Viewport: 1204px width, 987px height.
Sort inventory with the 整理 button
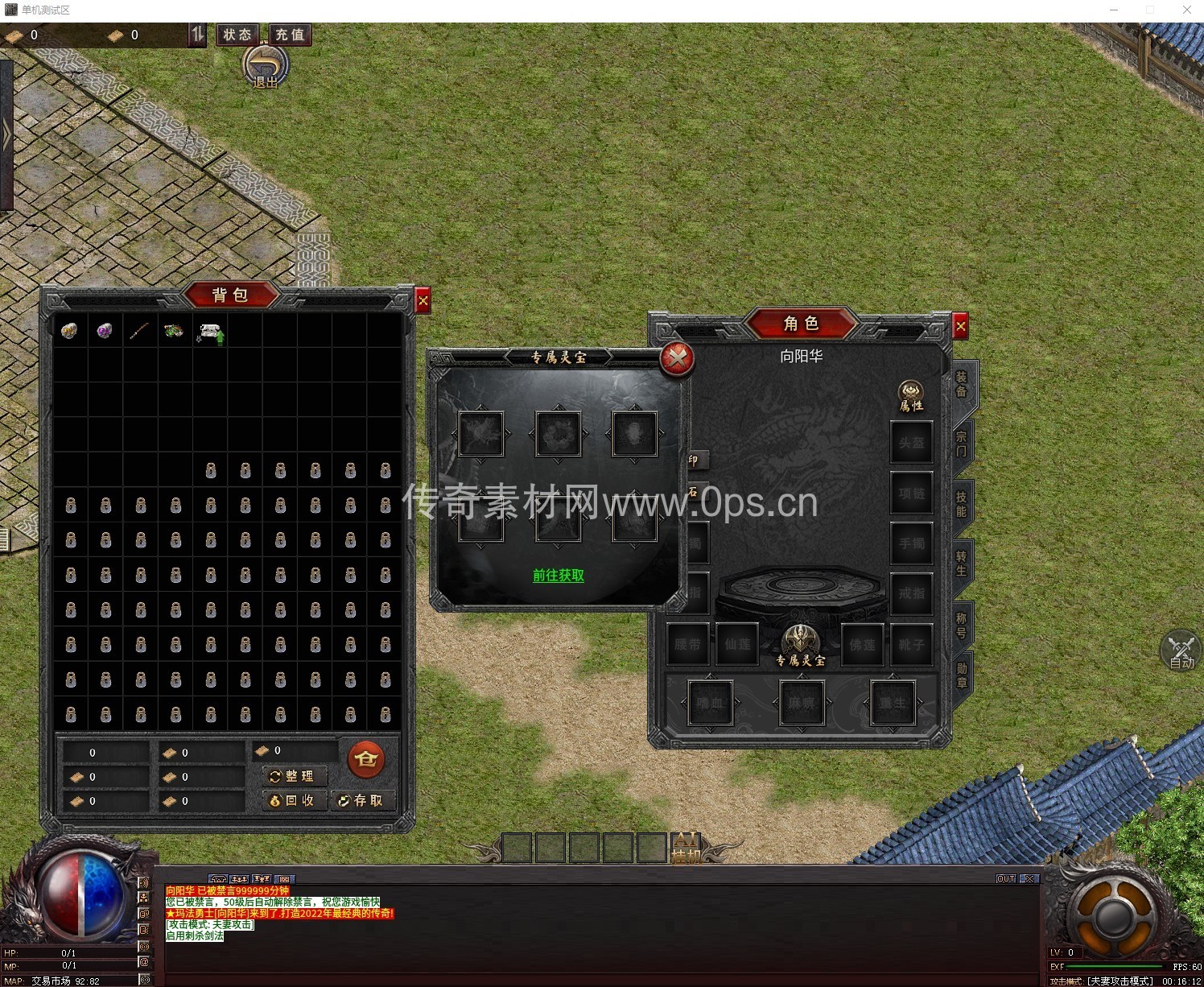pos(295,776)
